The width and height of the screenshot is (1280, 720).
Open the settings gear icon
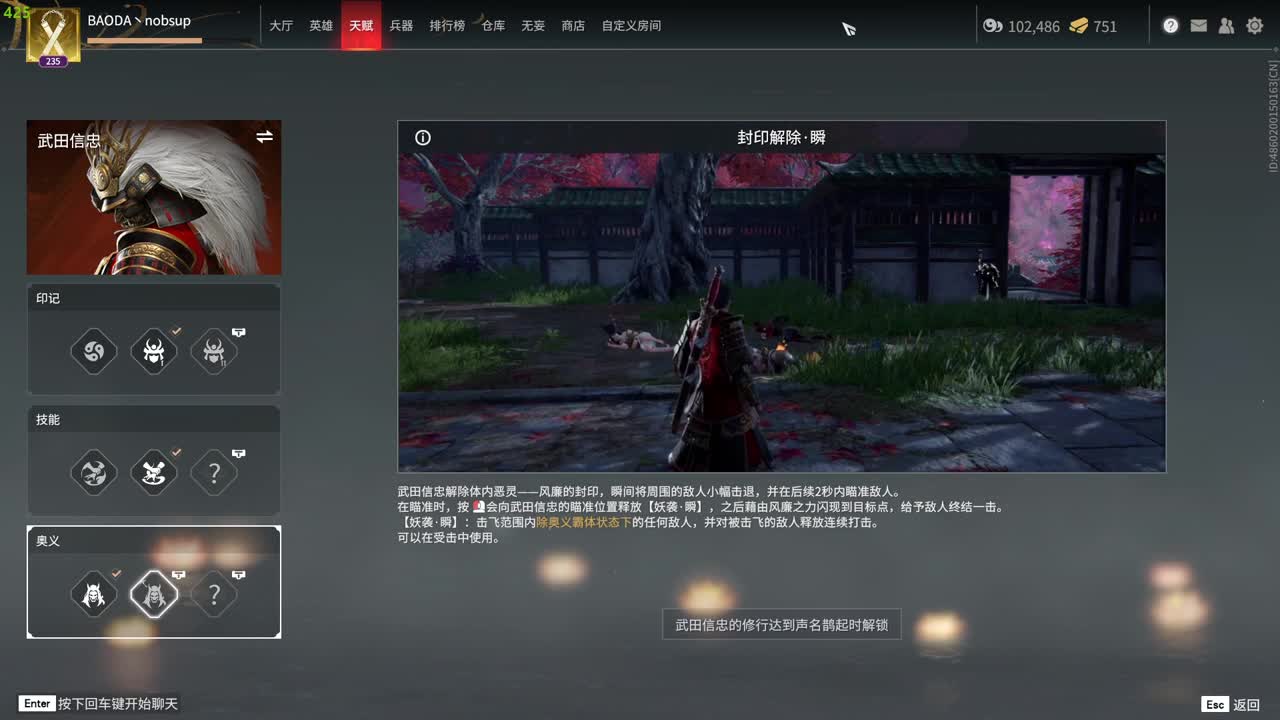1254,26
